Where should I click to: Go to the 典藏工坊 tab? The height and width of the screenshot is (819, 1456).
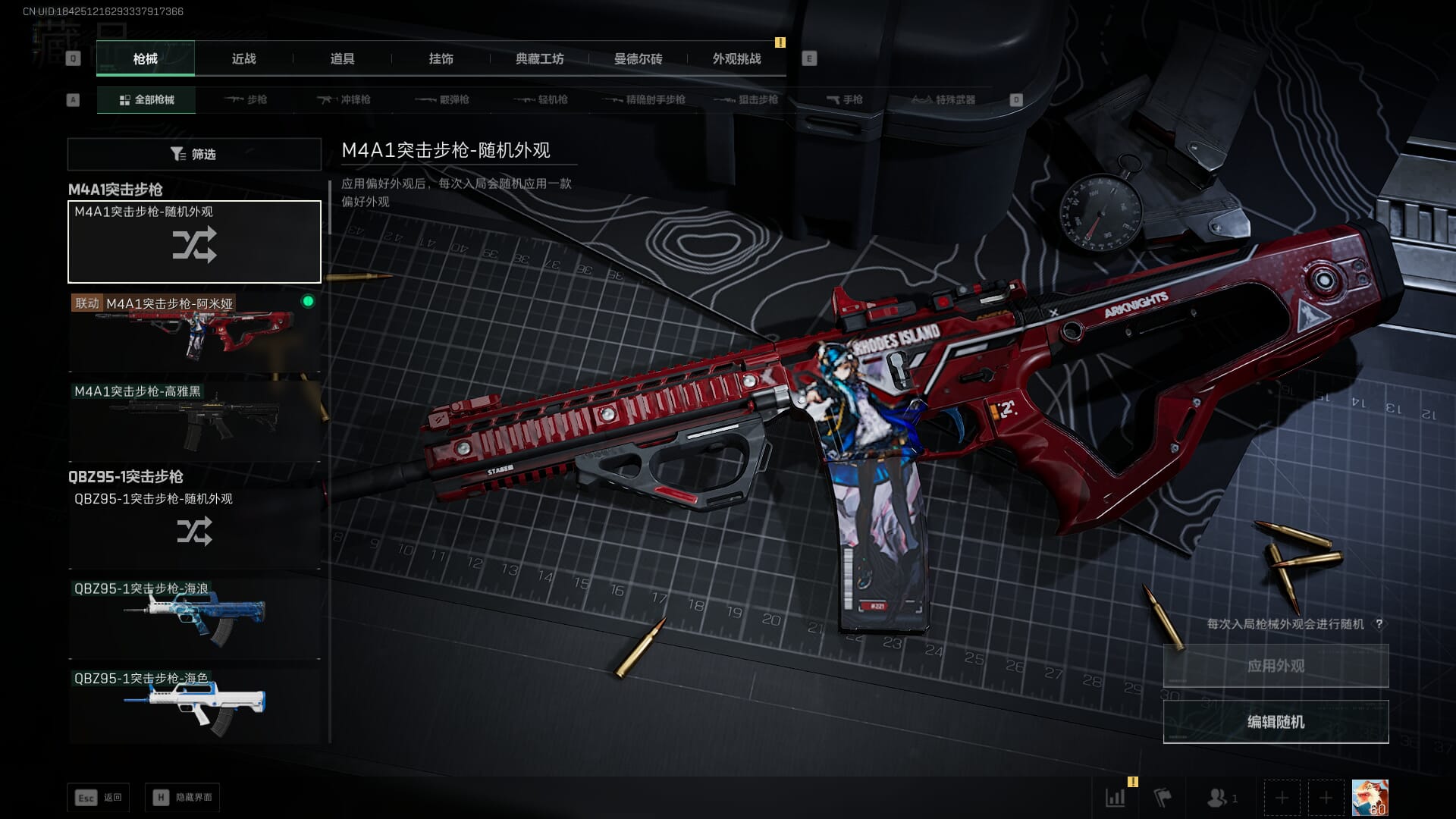[x=539, y=59]
